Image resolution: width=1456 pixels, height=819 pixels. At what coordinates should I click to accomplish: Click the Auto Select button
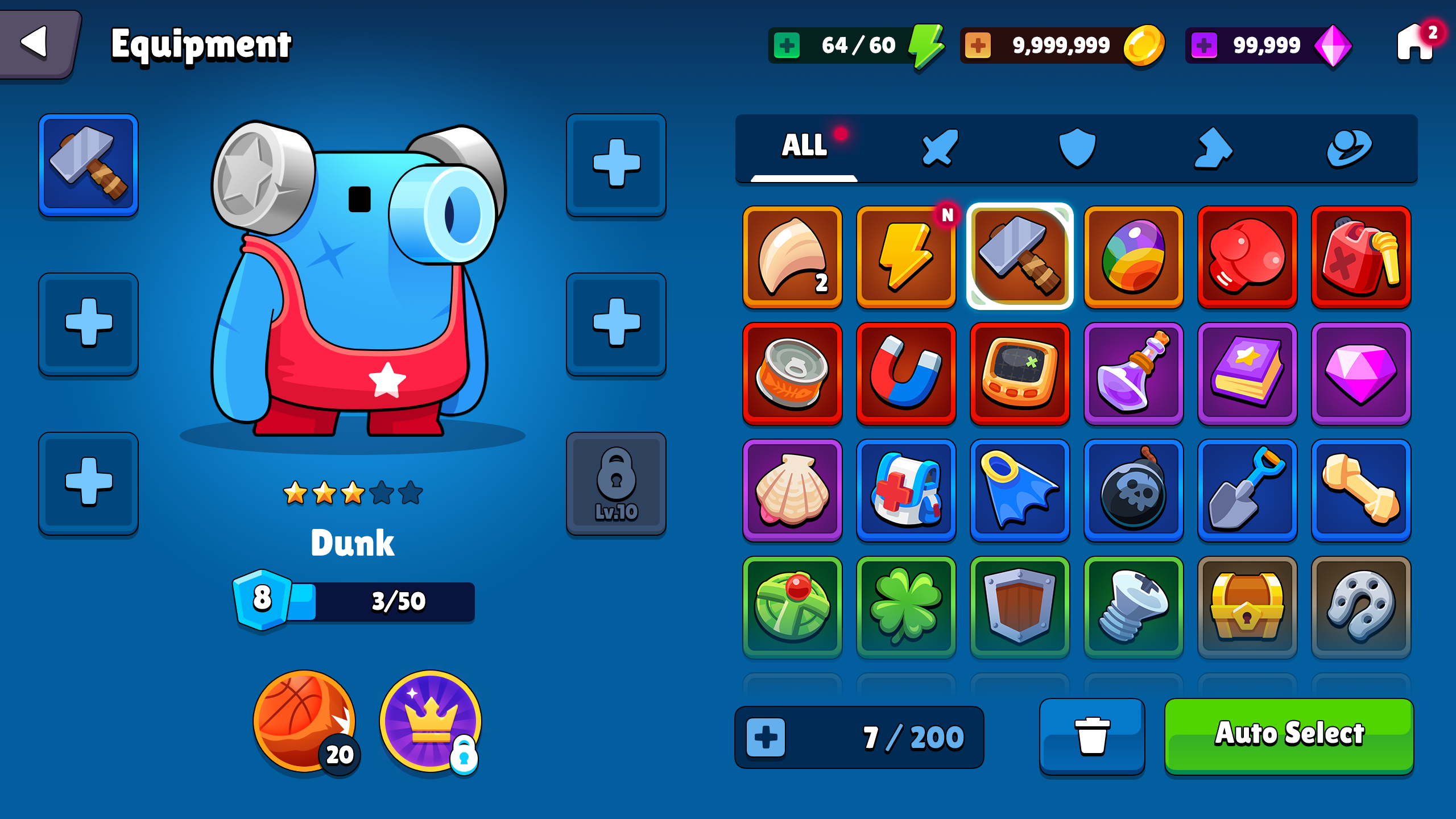pyautogui.click(x=1289, y=735)
